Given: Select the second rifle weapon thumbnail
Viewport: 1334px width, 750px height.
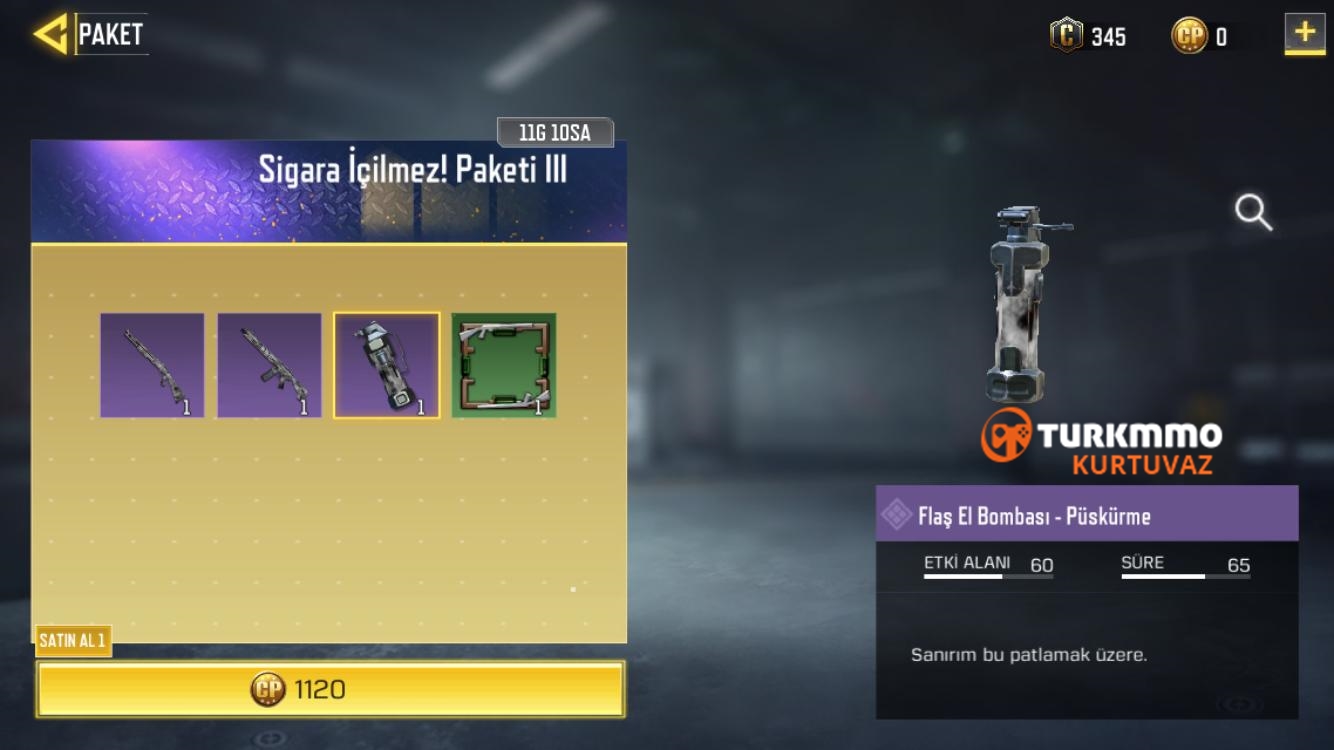Looking at the screenshot, I should 269,366.
